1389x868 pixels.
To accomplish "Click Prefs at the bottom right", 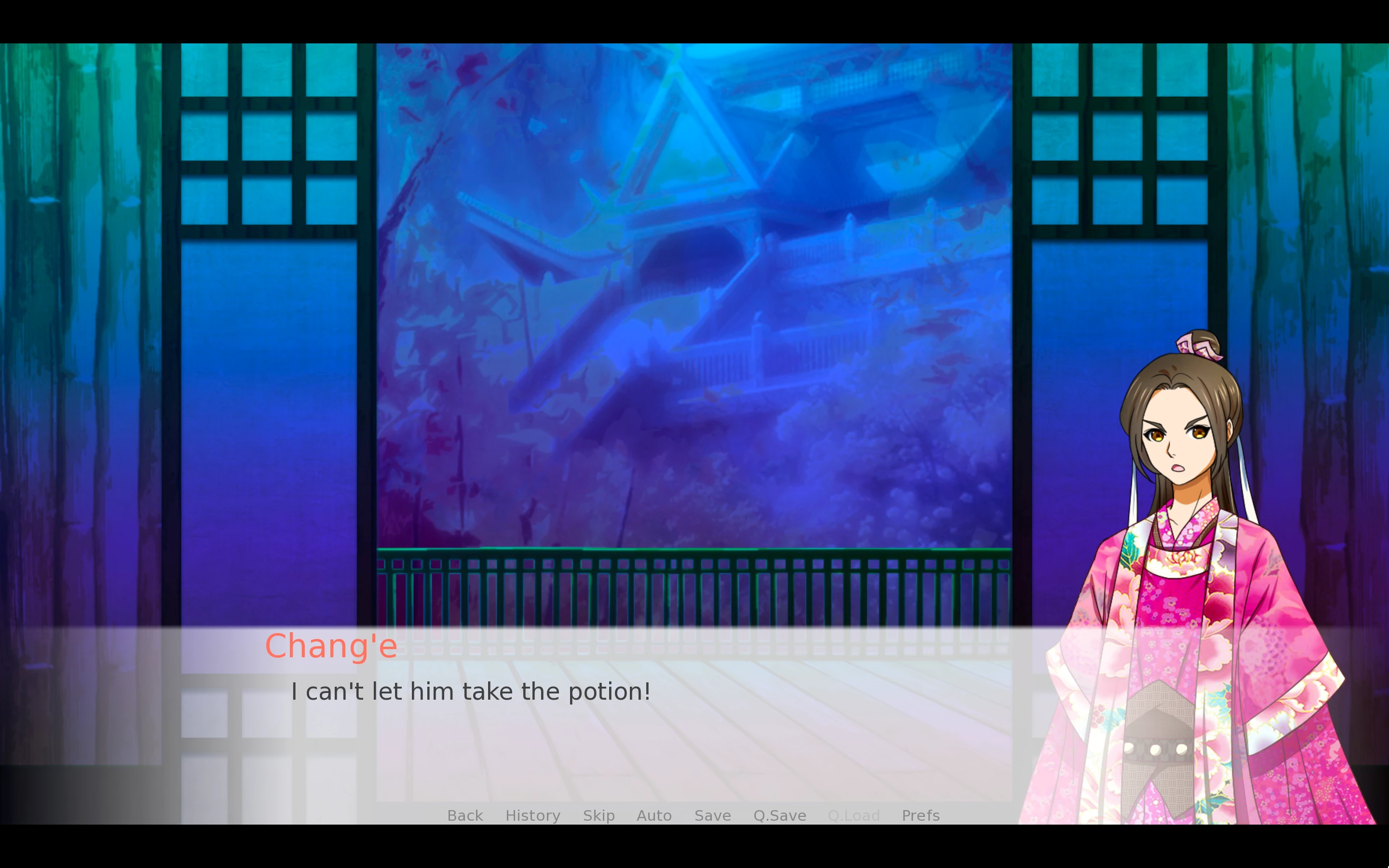I will pyautogui.click(x=920, y=815).
